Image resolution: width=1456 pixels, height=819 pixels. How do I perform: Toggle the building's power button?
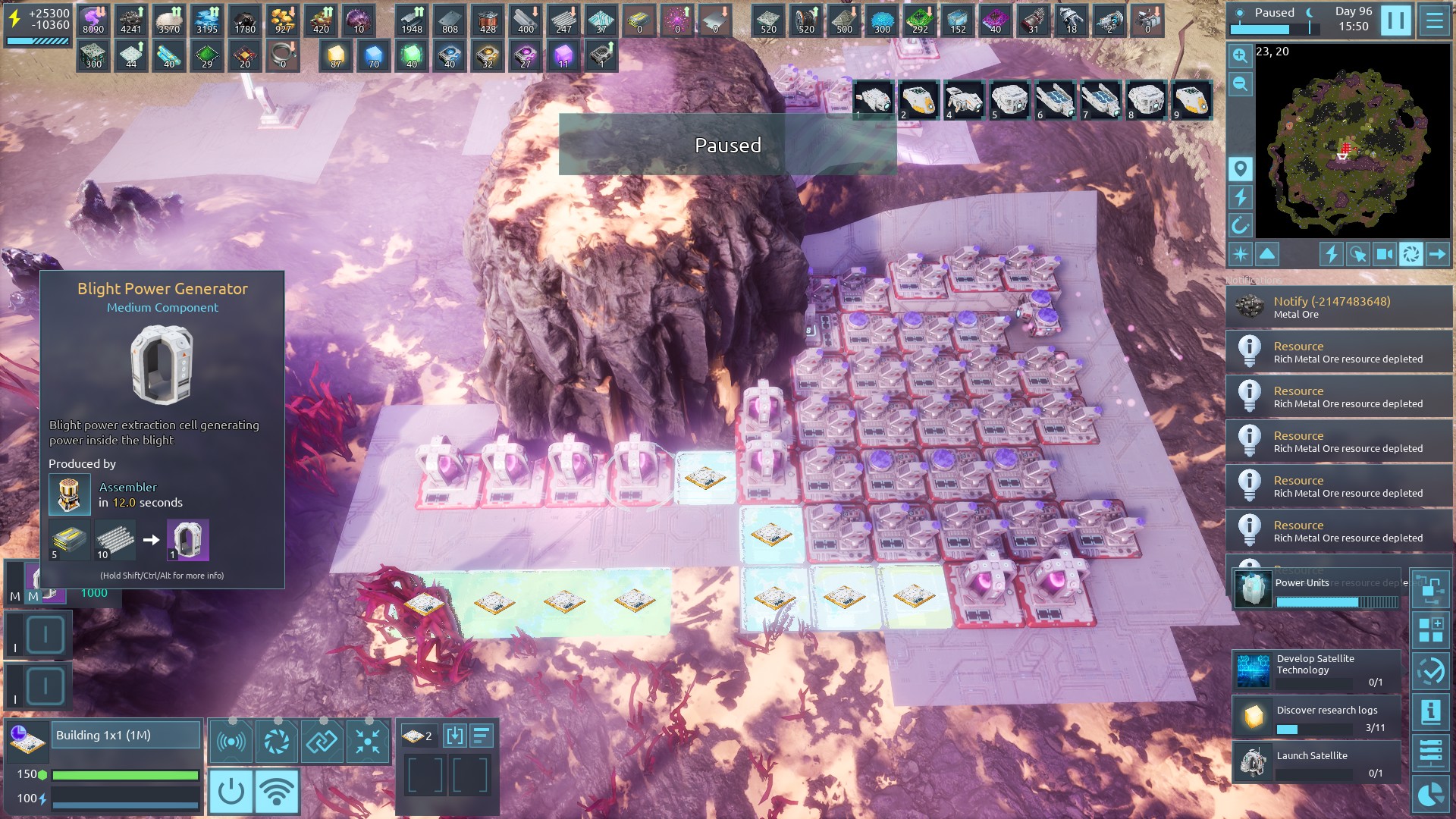231,791
